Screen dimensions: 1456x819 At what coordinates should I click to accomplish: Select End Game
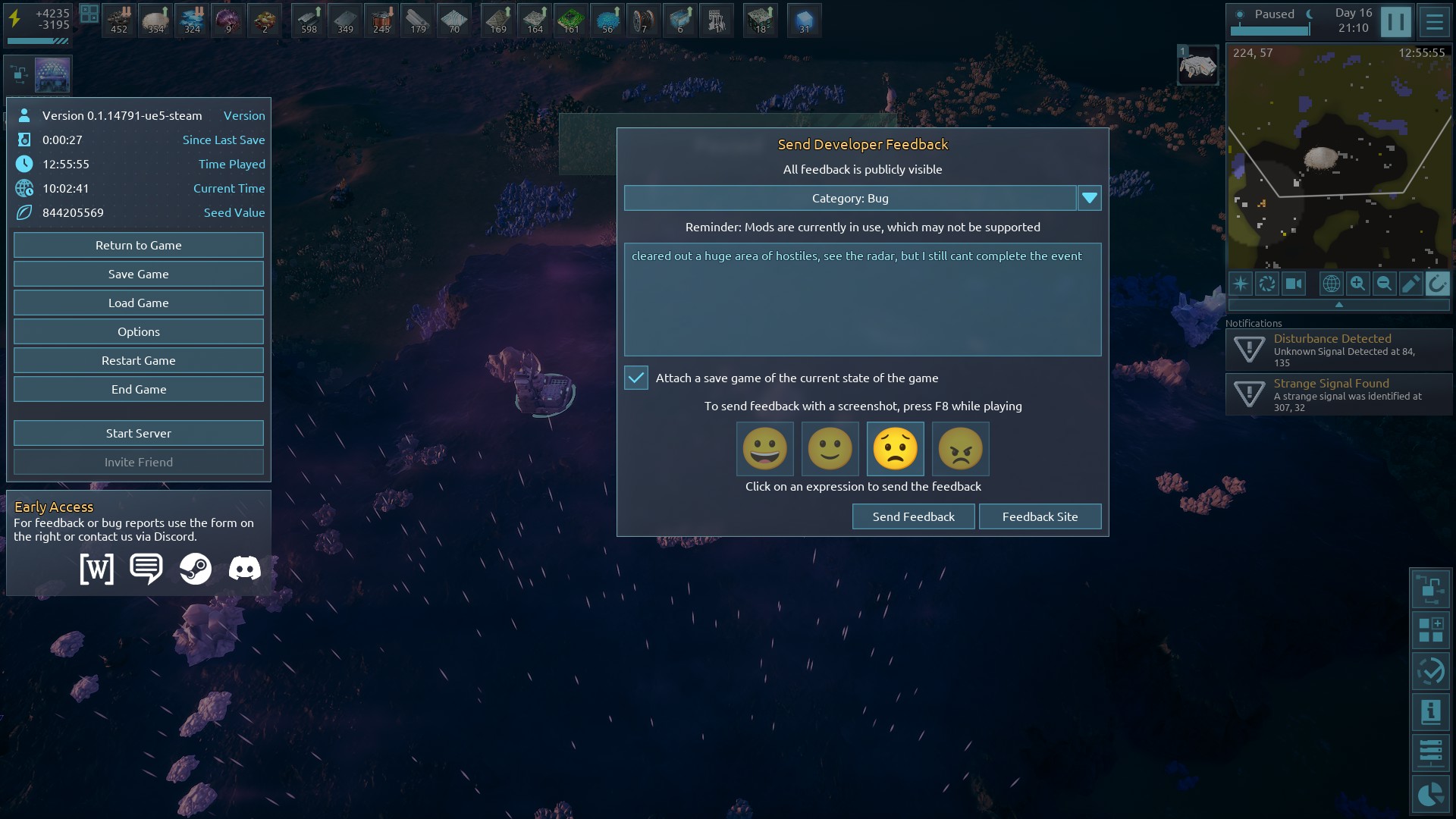[x=139, y=389]
